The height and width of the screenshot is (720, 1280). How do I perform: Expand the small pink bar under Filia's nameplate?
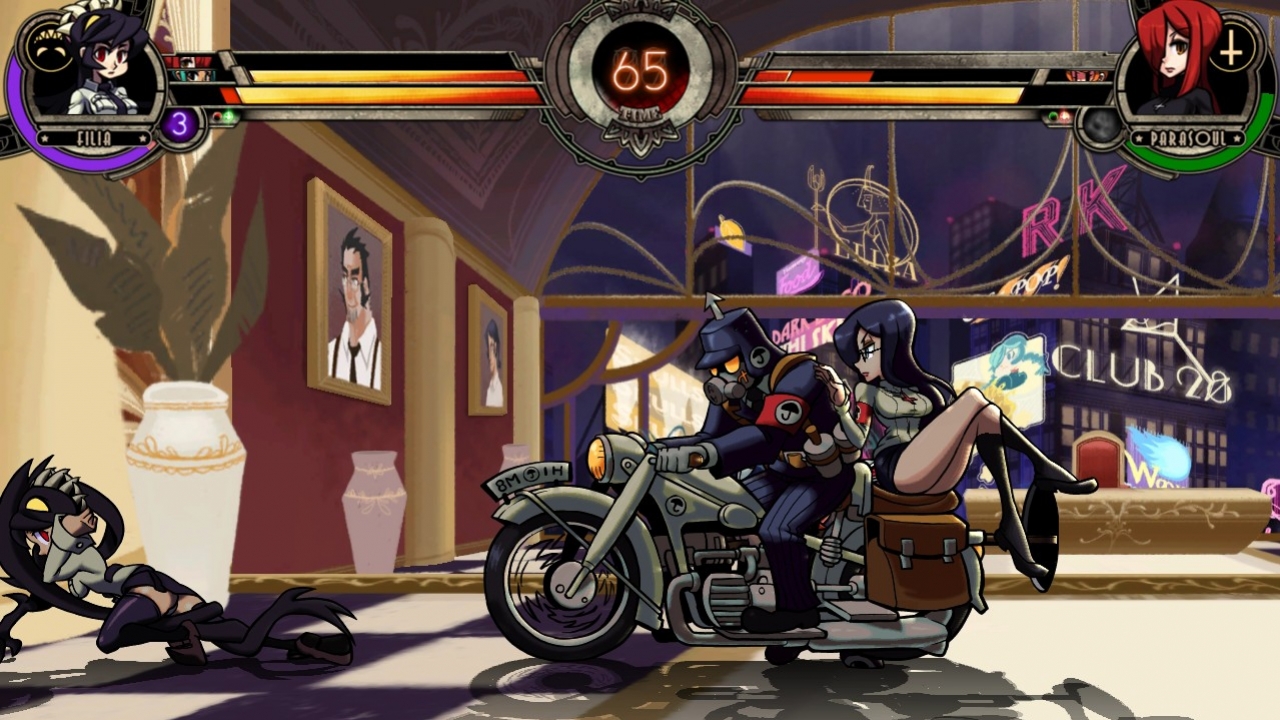coord(151,144)
